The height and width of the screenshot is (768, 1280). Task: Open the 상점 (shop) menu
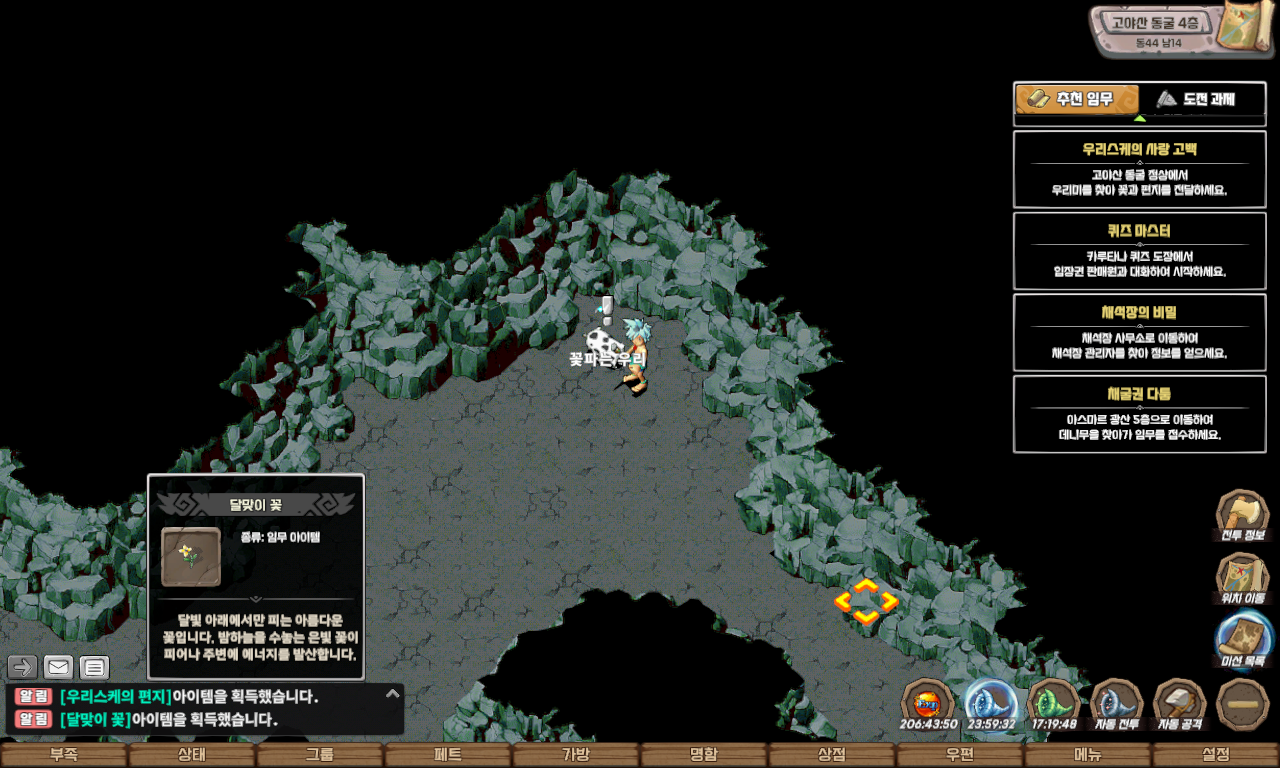pyautogui.click(x=832, y=755)
